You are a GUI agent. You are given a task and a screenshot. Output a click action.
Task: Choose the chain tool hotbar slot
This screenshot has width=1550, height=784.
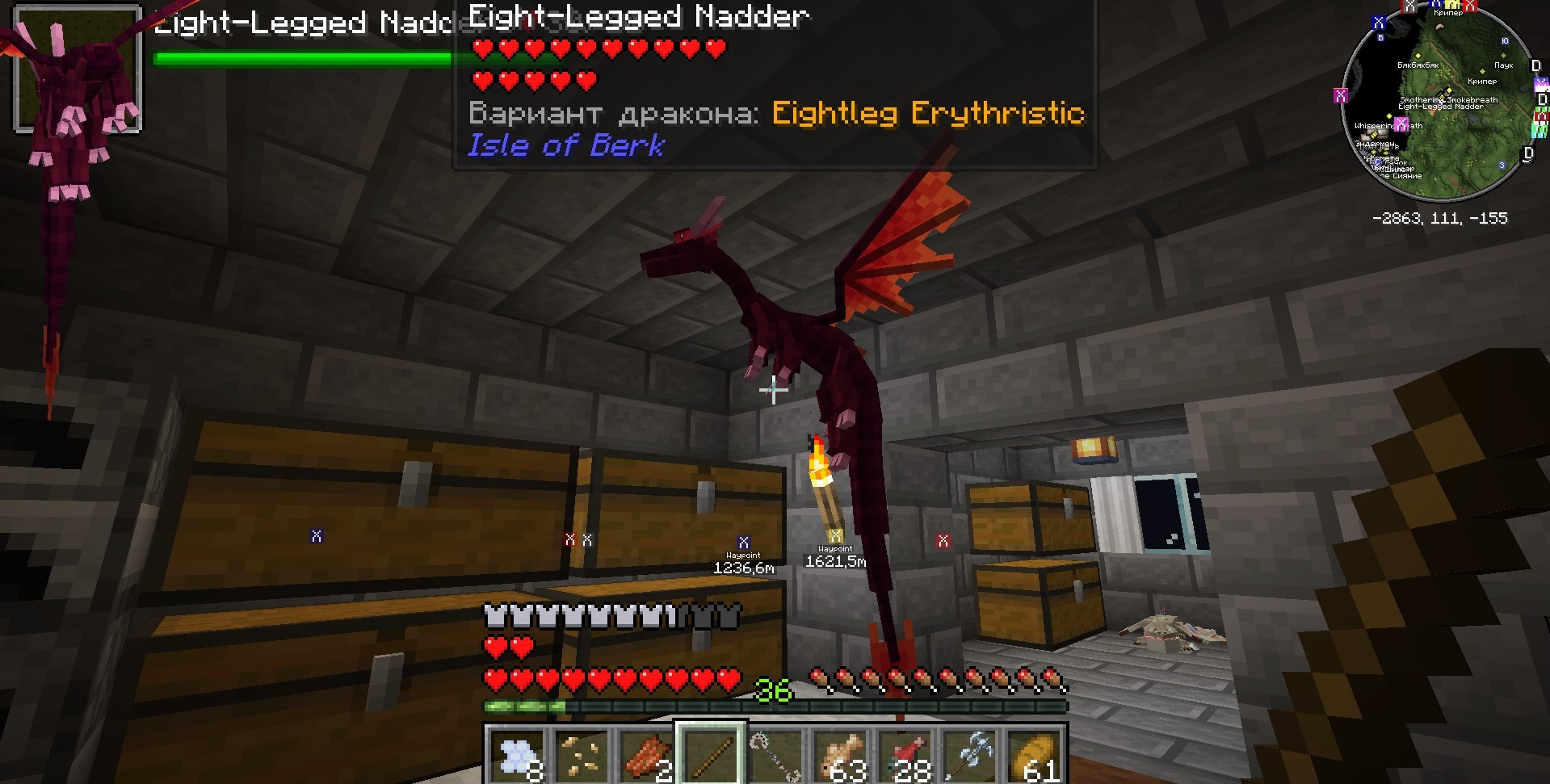776,755
